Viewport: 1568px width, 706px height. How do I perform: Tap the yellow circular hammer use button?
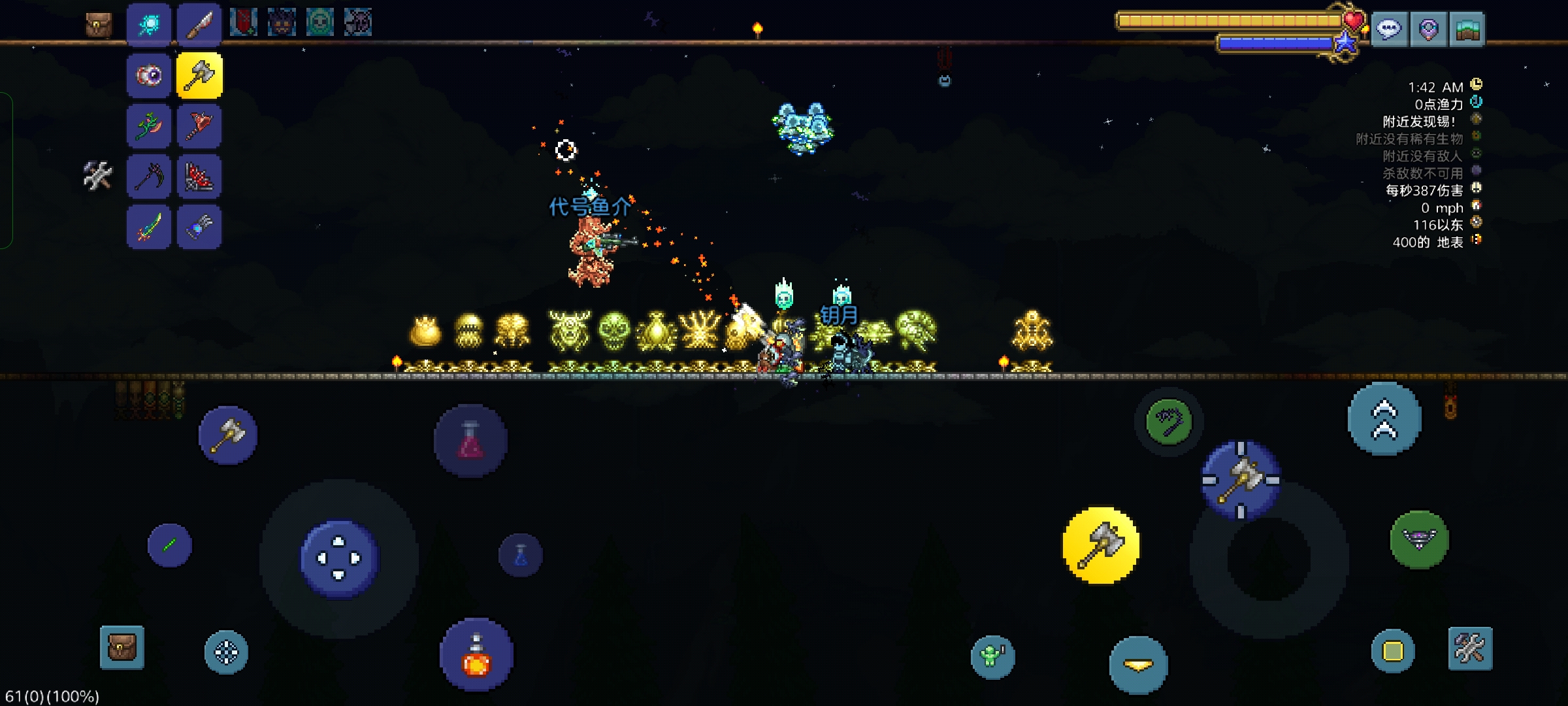click(1101, 546)
